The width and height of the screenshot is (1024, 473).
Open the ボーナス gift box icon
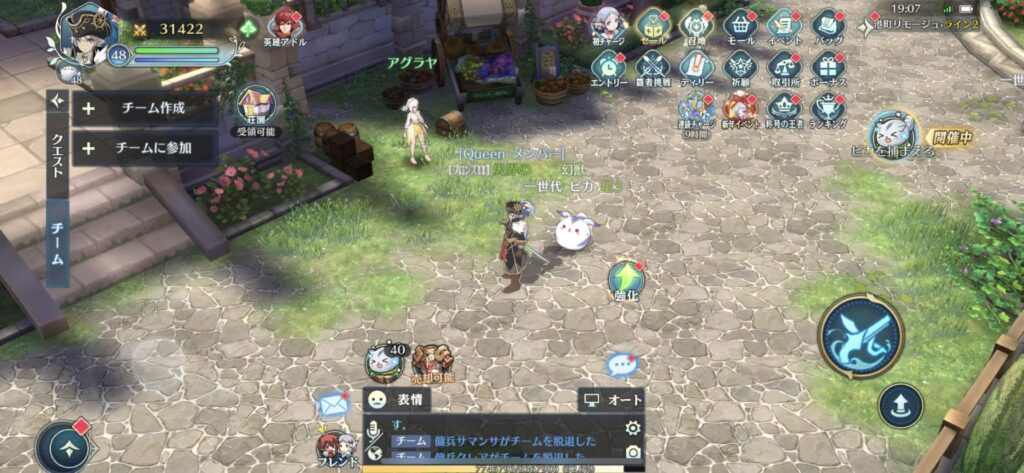[x=827, y=67]
